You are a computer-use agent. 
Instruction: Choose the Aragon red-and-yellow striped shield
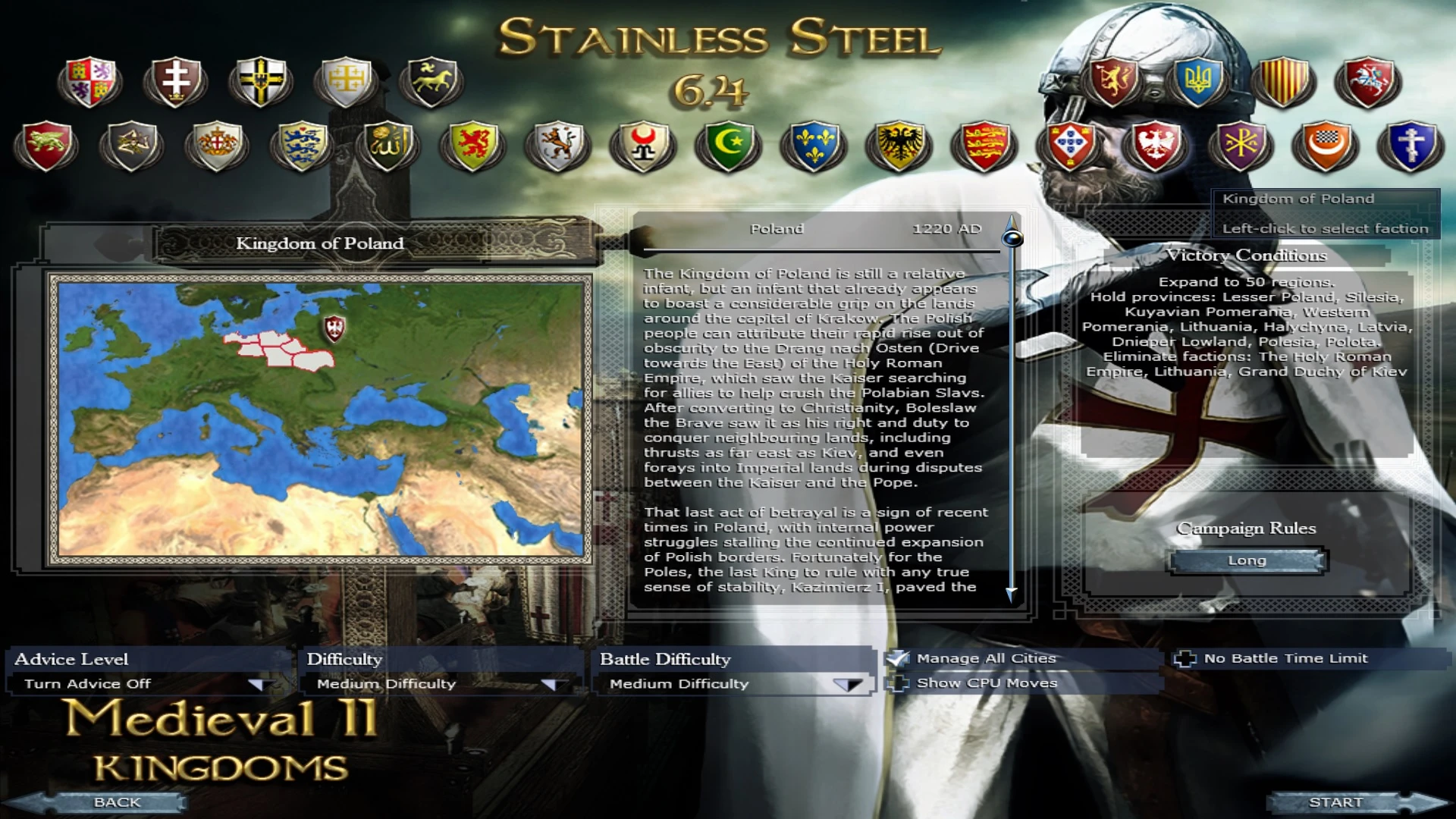pos(1284,82)
